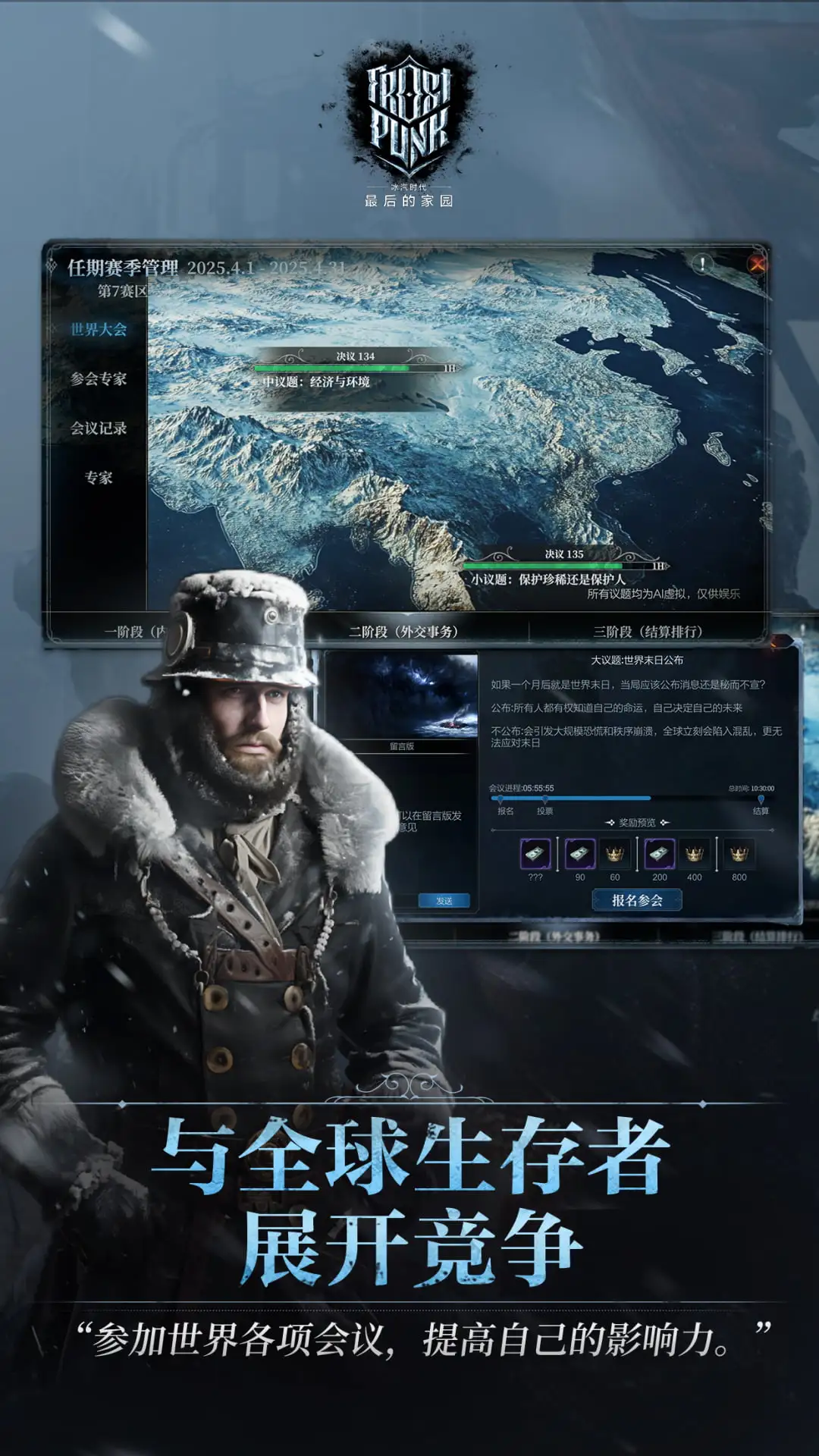Image resolution: width=819 pixels, height=1456 pixels.
Task: Open the exclamation mark info icon
Action: [702, 264]
